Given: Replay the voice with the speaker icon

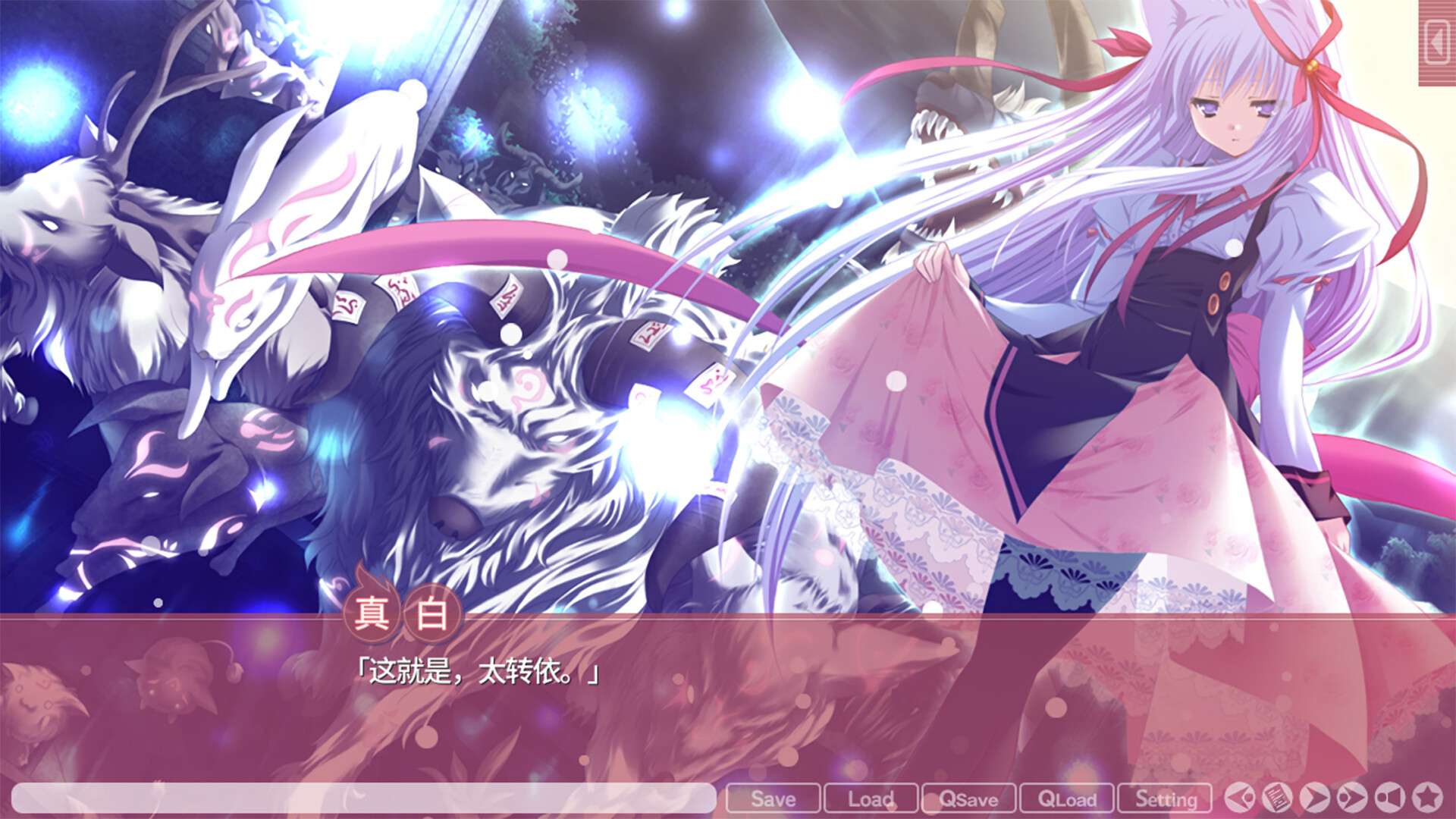Looking at the screenshot, I should 1389,799.
